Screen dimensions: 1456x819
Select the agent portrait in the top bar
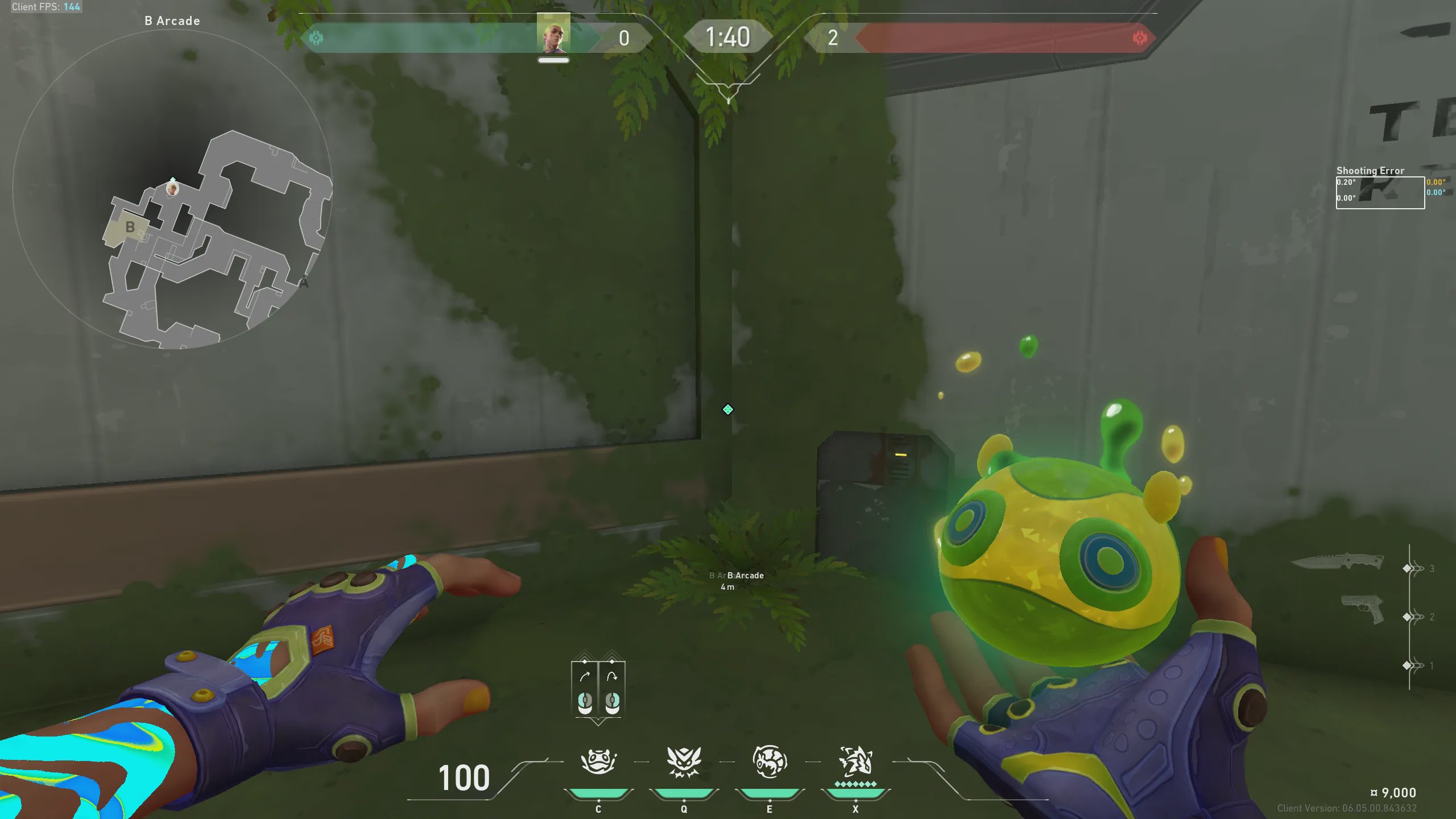553,35
